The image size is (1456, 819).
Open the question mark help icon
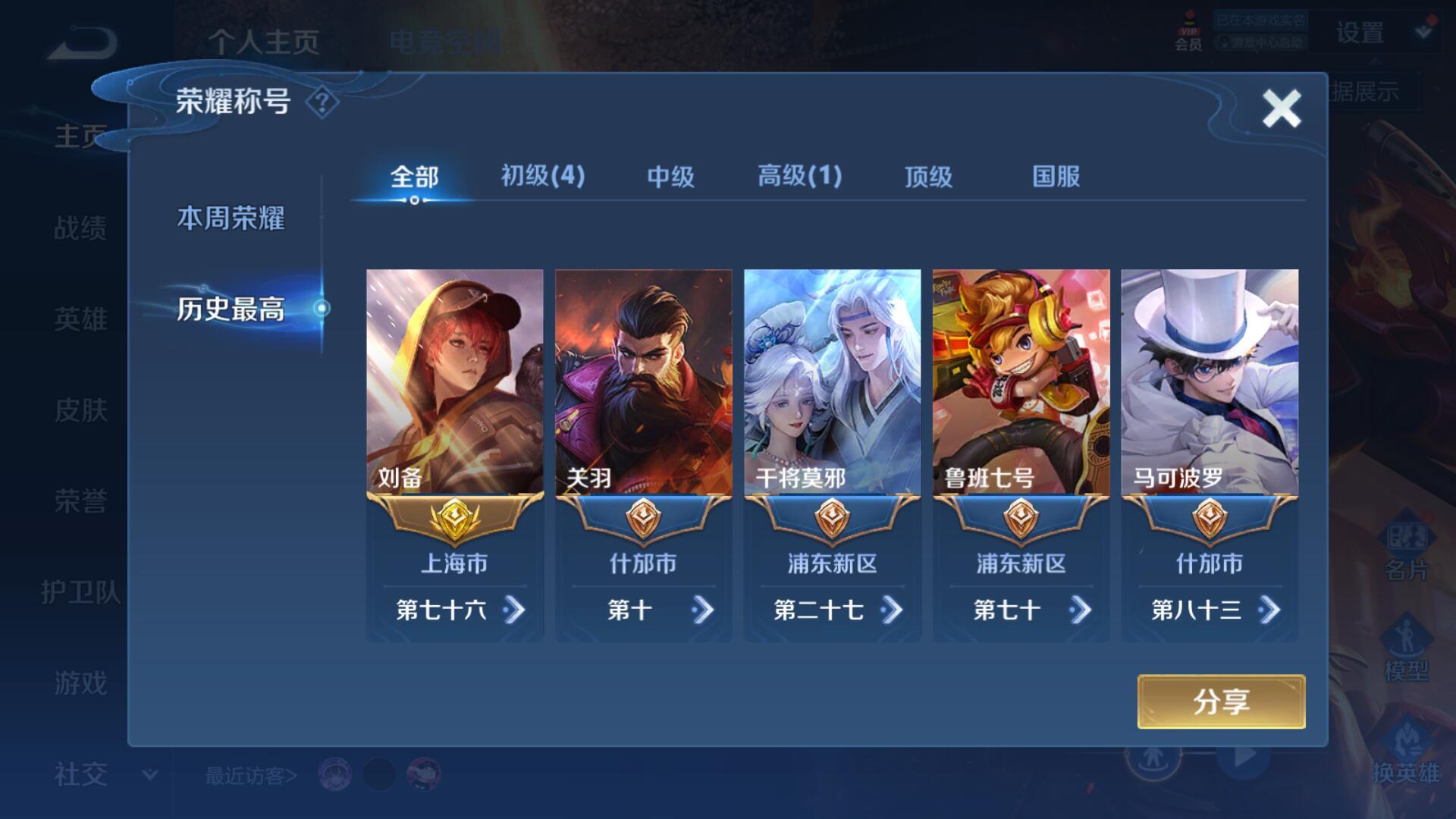pyautogui.click(x=322, y=102)
